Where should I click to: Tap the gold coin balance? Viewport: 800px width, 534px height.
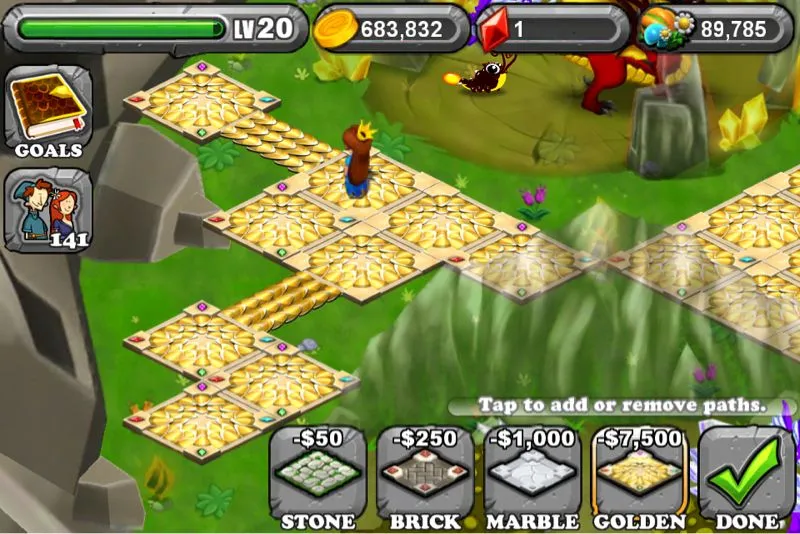[392, 29]
